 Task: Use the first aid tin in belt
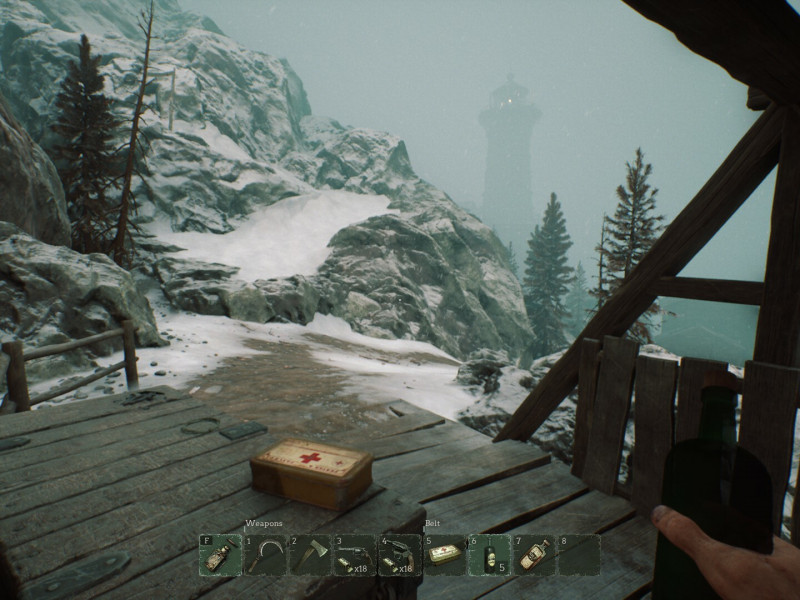(444, 555)
